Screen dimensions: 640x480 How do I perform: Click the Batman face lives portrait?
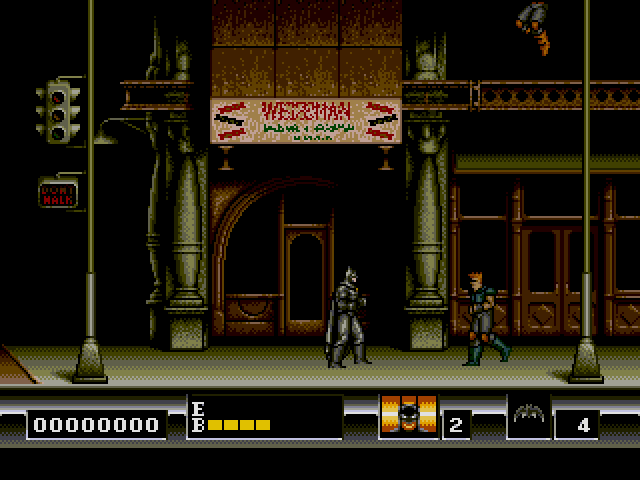coord(409,416)
